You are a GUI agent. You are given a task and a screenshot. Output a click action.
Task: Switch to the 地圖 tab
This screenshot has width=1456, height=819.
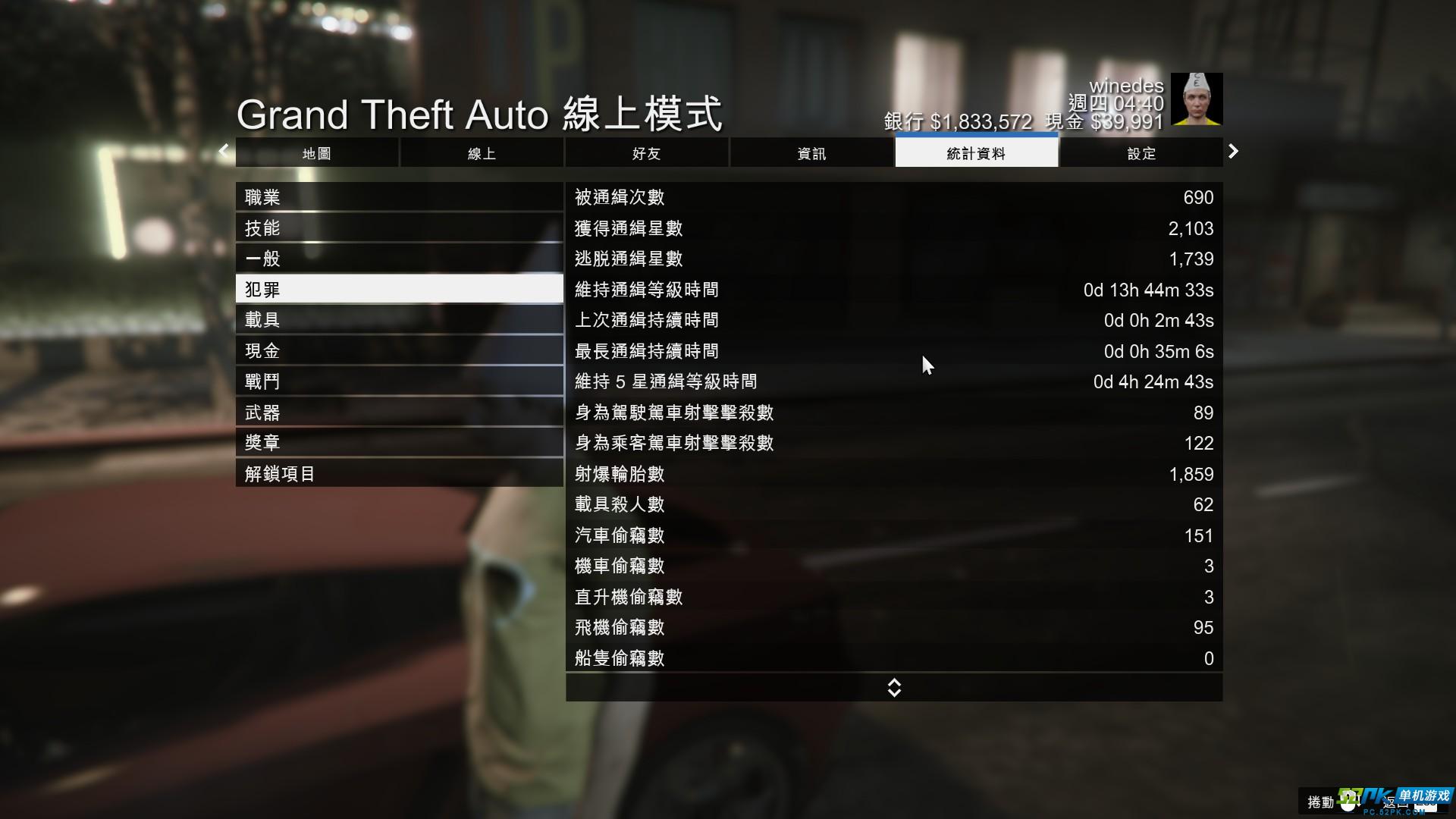pos(316,152)
